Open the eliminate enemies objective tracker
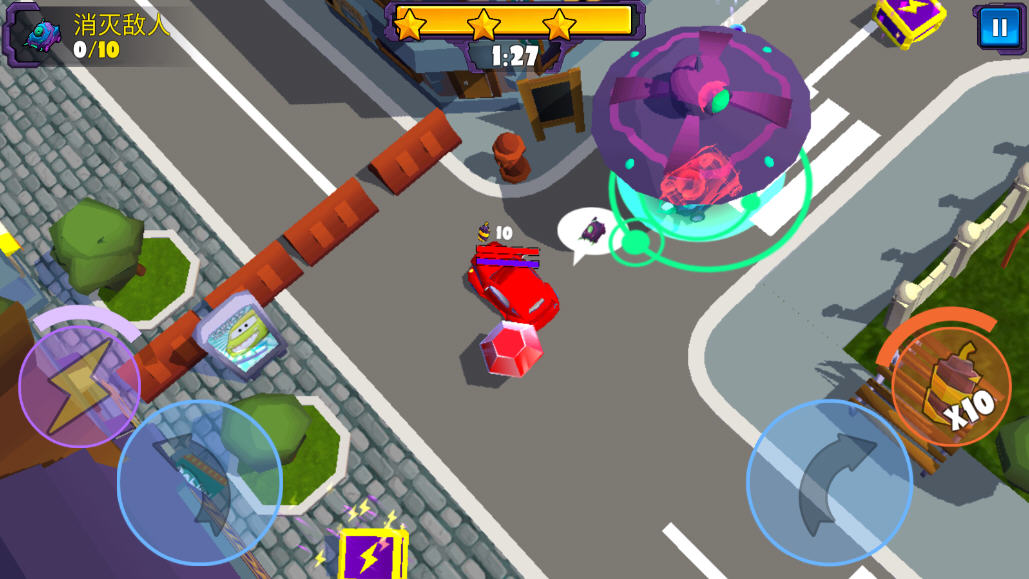 [90, 35]
